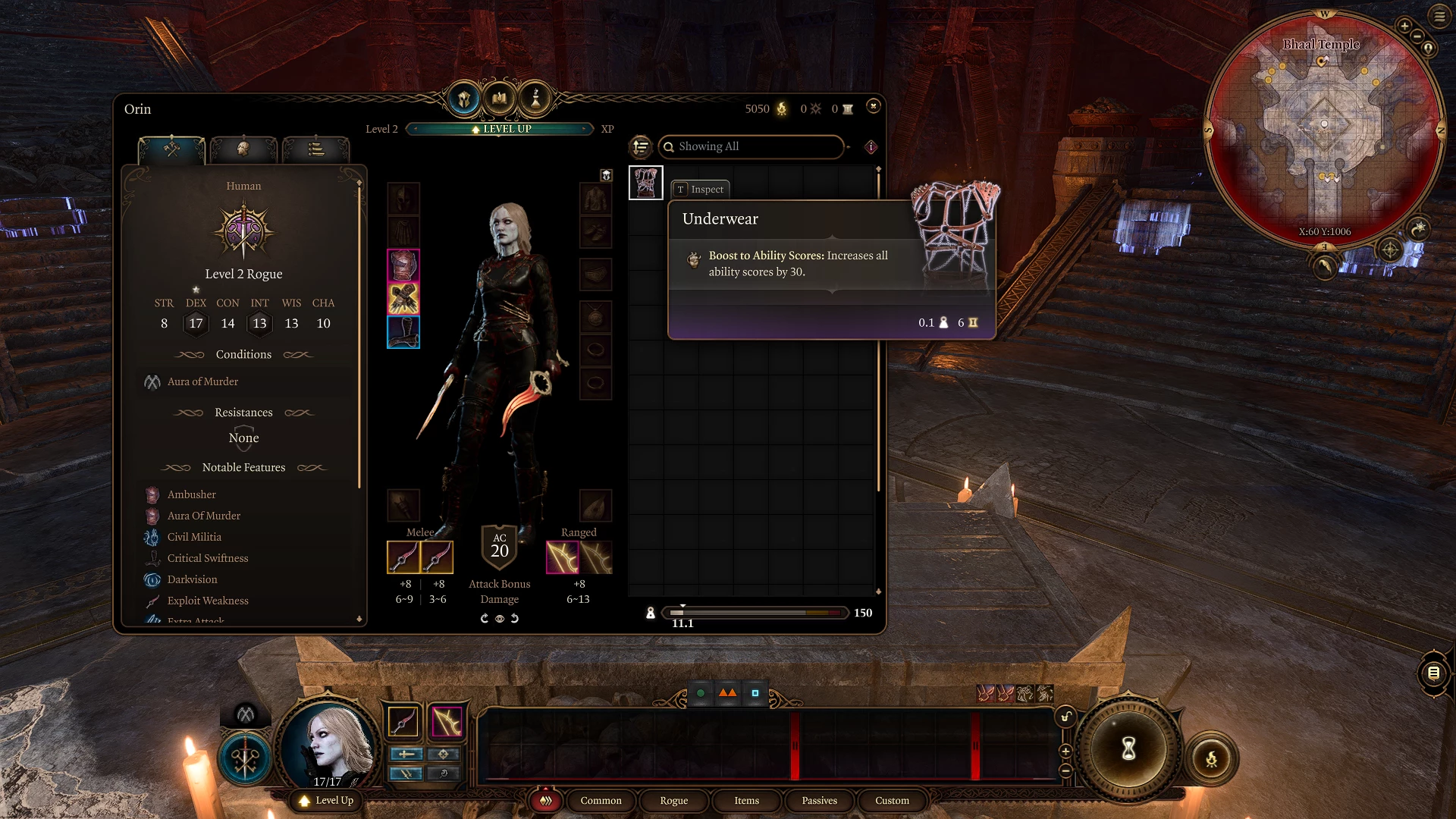
Task: Open the Items hotbar tab
Action: pos(746,800)
